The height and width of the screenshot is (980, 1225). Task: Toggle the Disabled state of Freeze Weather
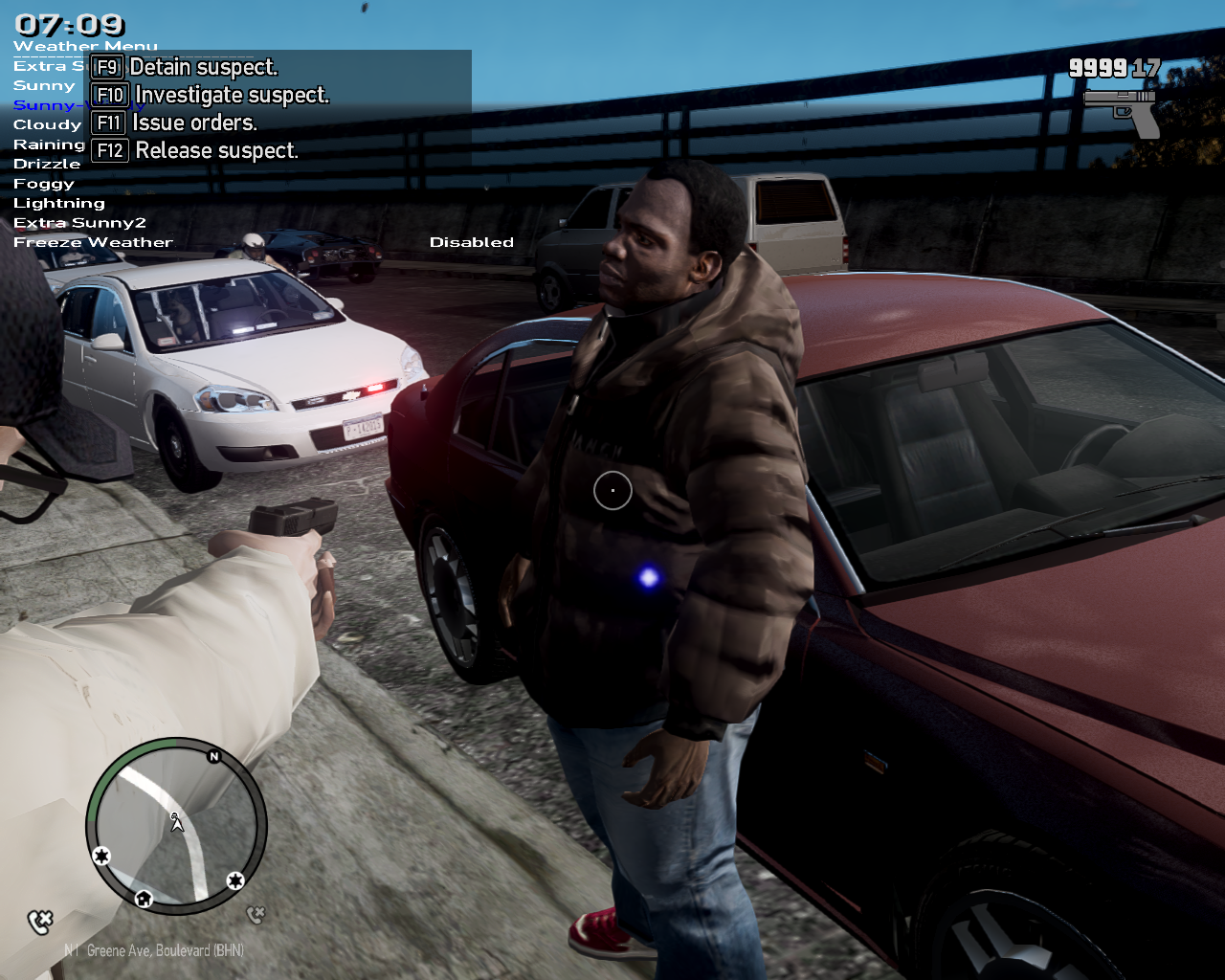471,243
